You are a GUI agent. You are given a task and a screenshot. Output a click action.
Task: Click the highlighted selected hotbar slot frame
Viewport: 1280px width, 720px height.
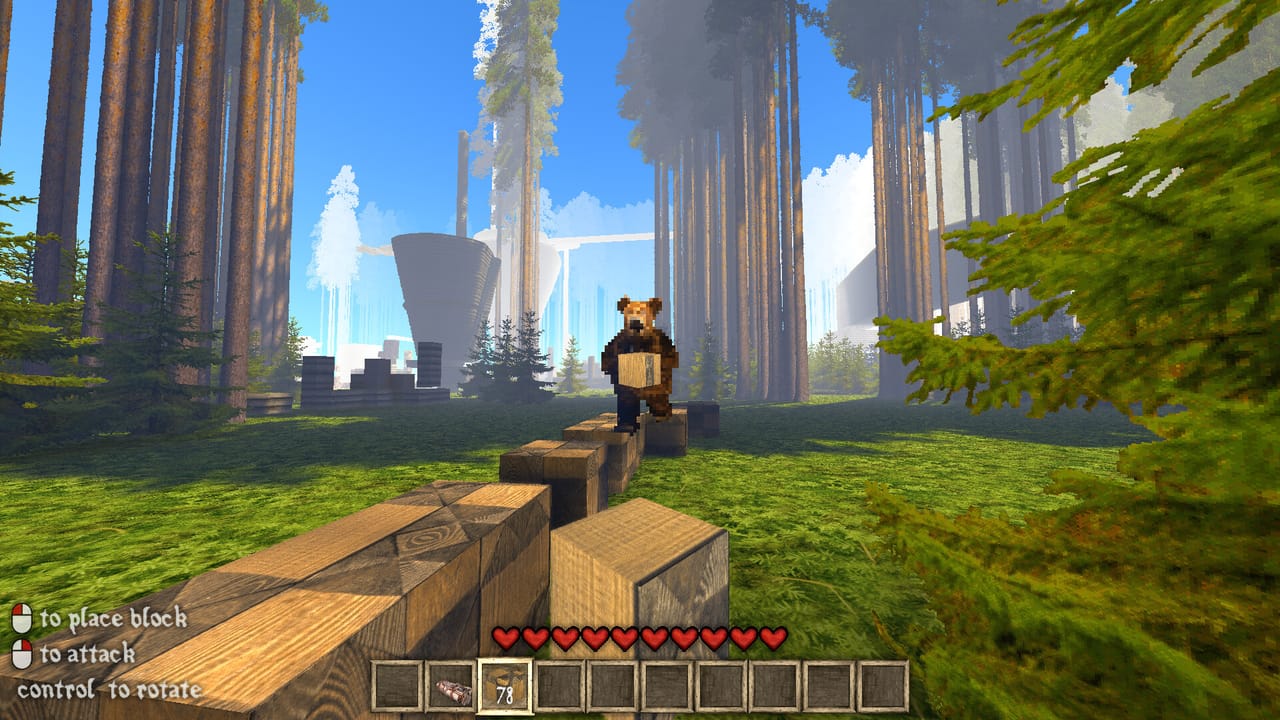[503, 685]
